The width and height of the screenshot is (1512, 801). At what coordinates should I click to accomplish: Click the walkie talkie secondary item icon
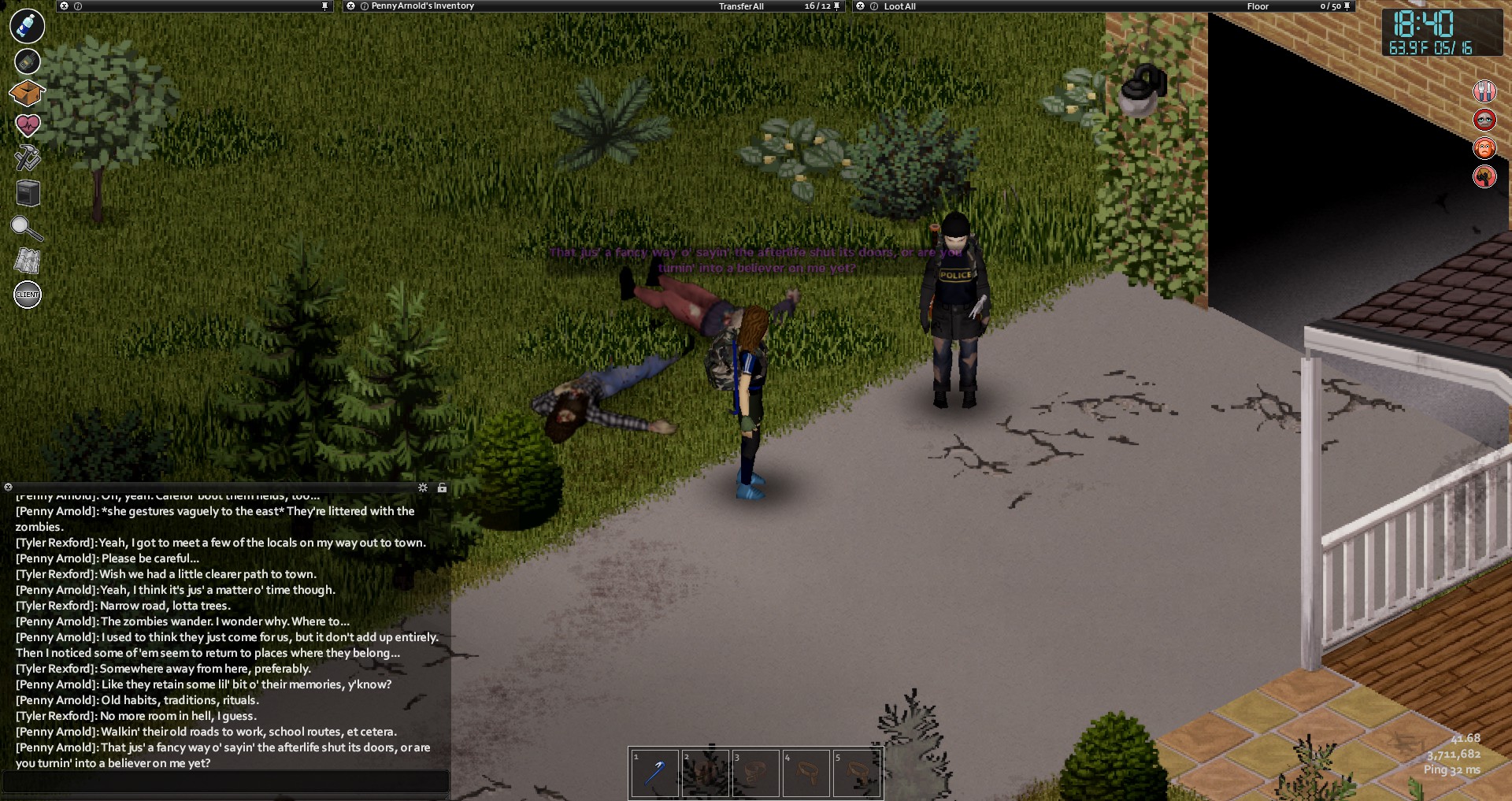27,61
